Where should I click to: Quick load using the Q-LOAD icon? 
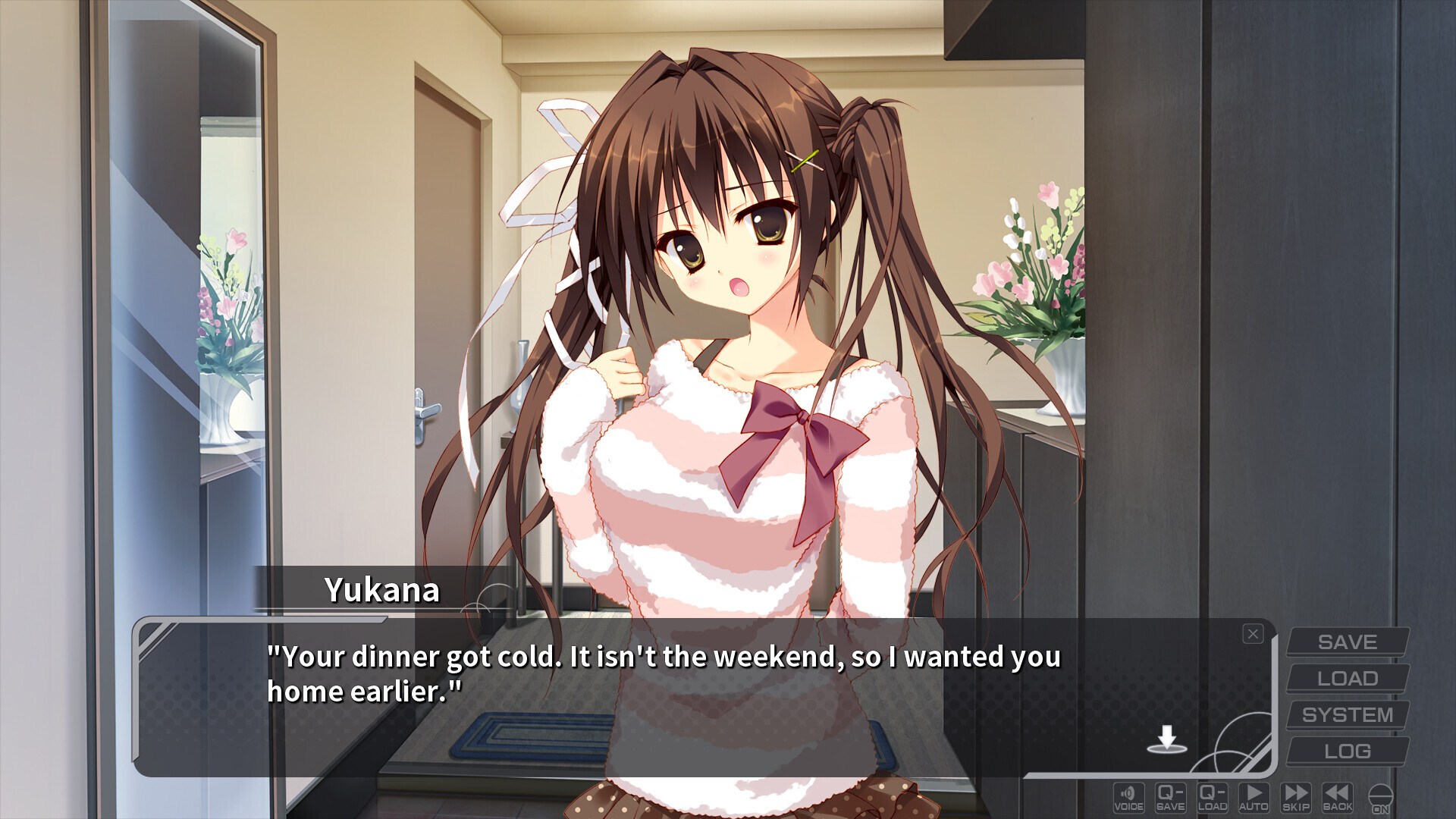pos(1215,796)
